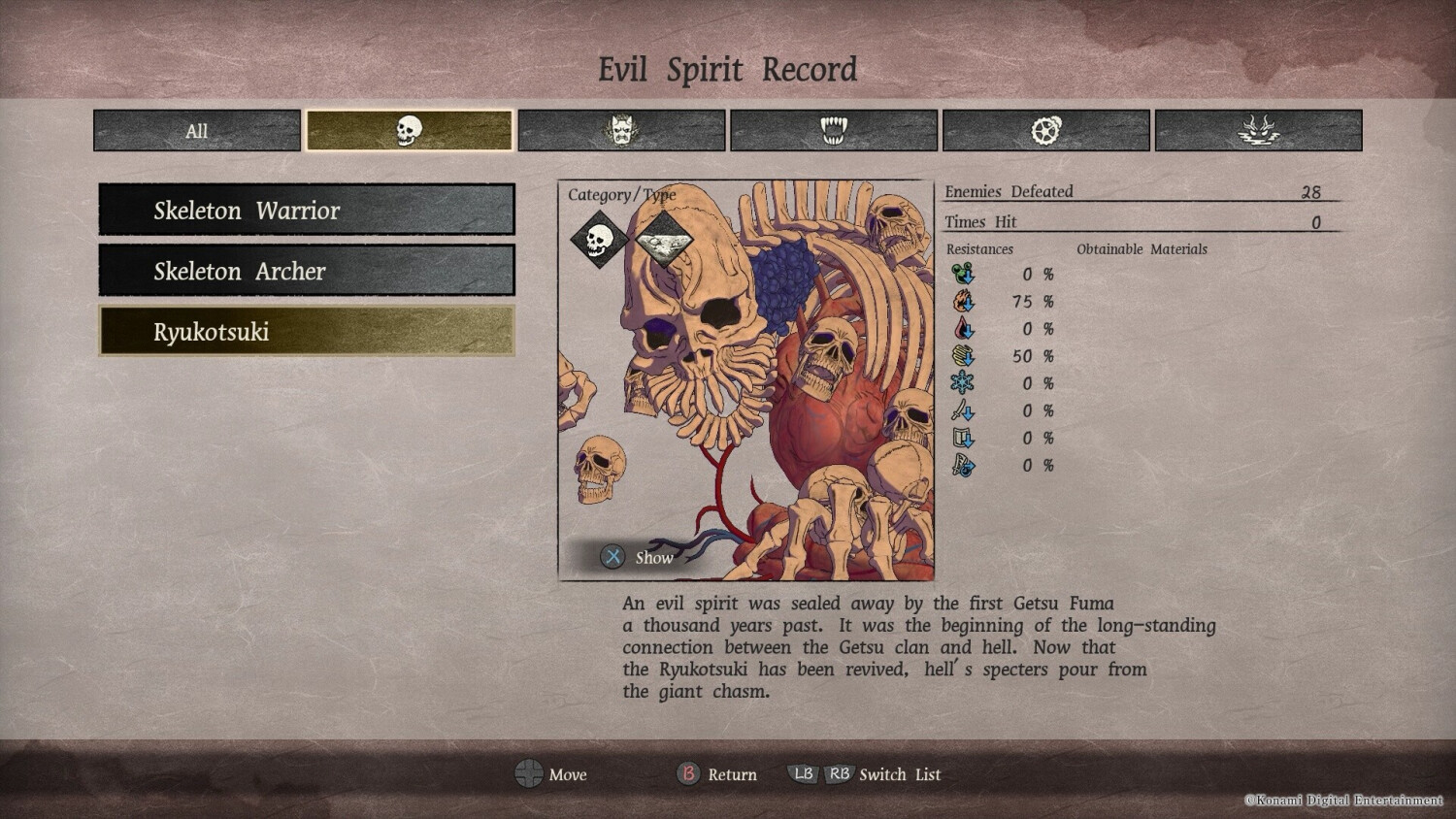
Task: Click the skull category type icon
Action: coord(598,239)
